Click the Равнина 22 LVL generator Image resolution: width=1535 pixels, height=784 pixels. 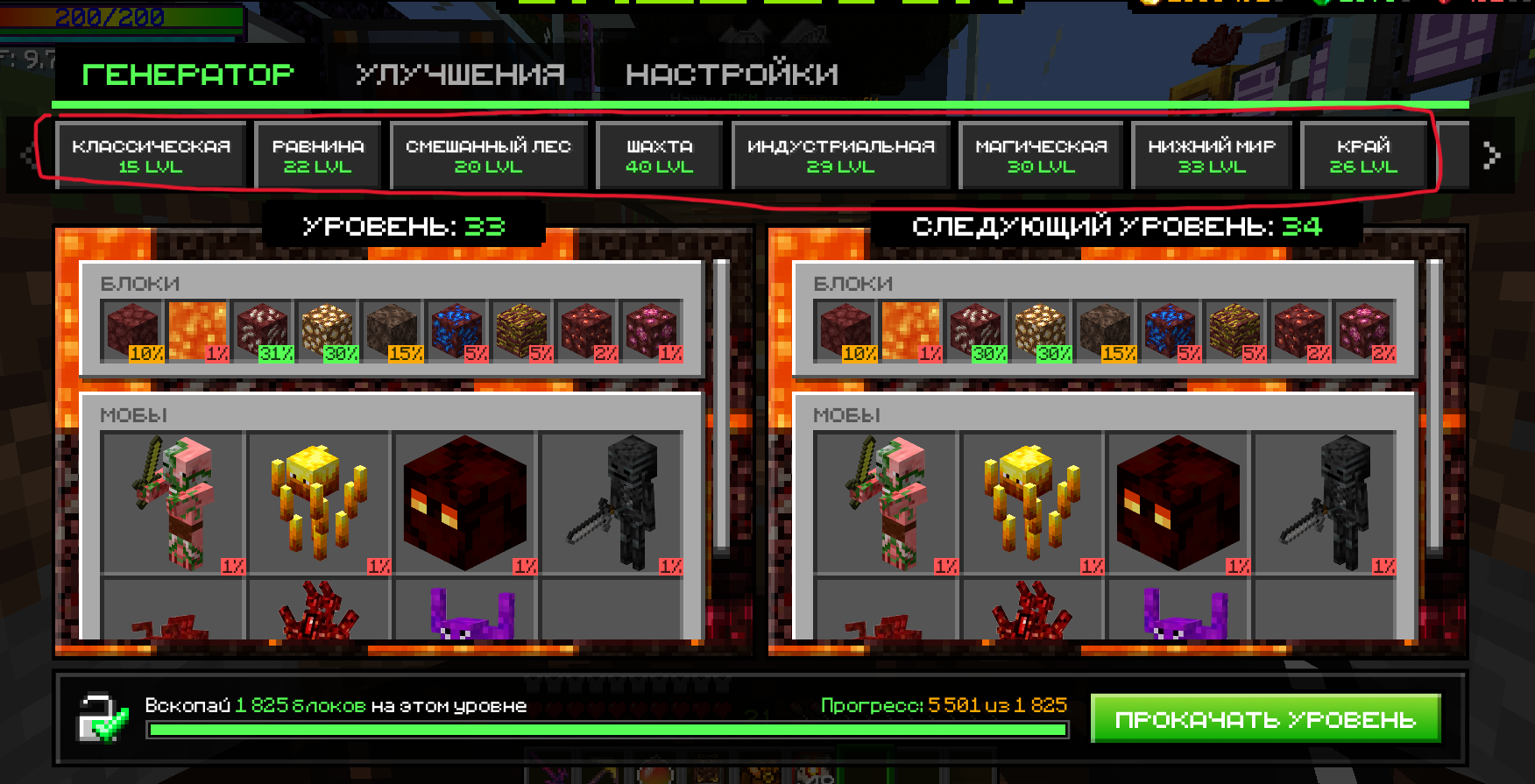click(x=318, y=155)
